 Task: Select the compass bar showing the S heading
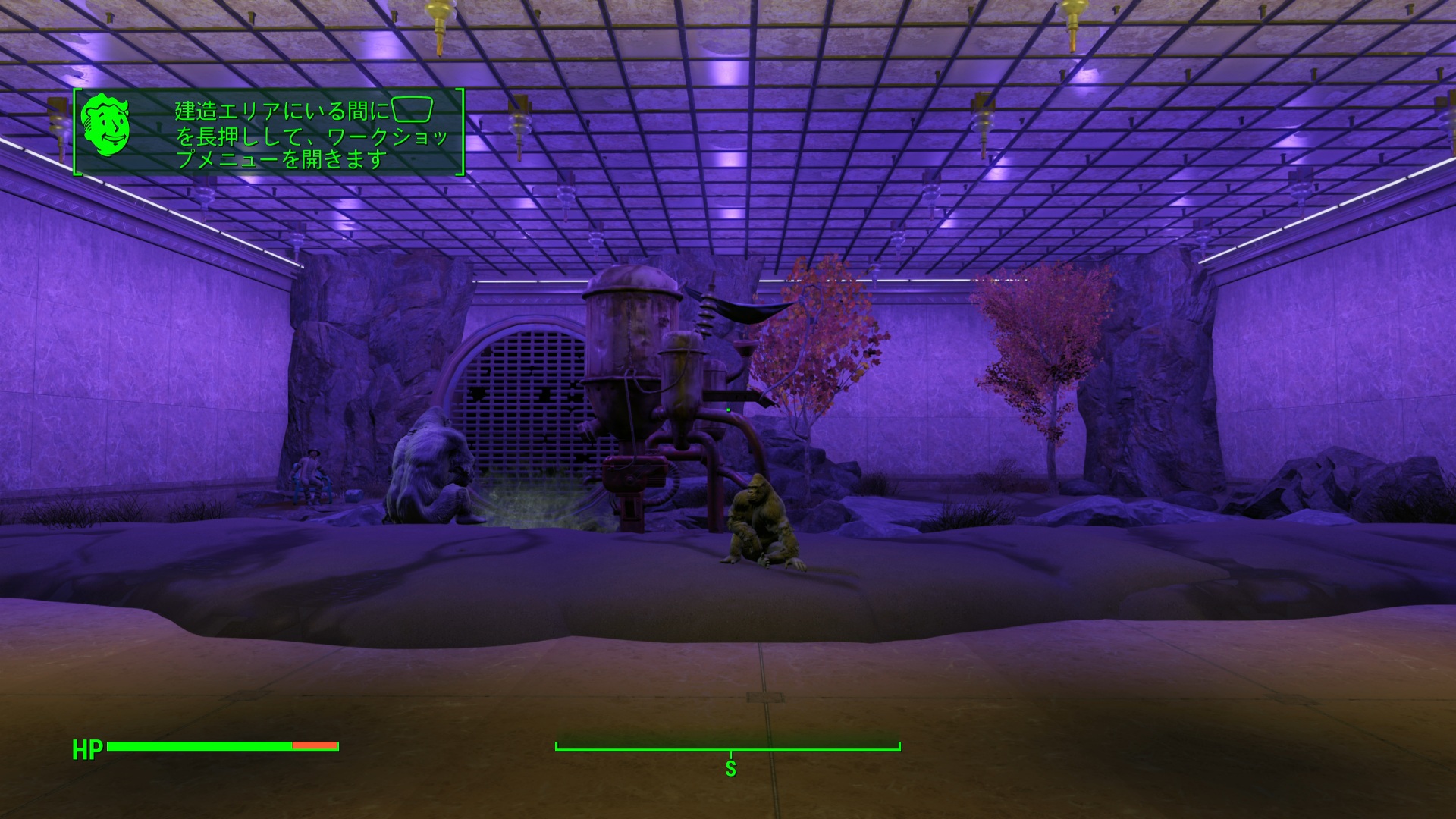(728, 749)
